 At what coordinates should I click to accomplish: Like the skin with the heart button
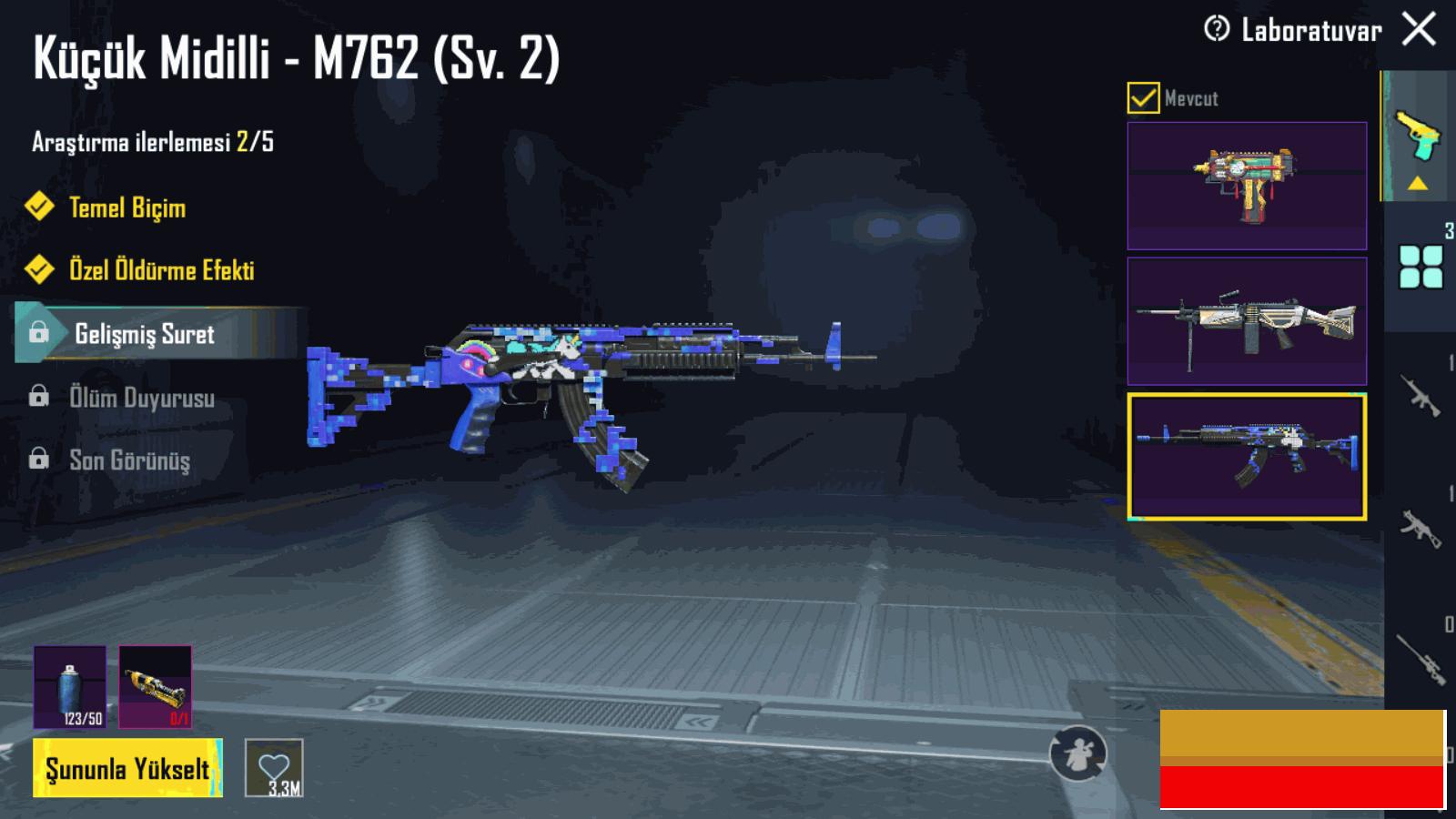coord(274,768)
